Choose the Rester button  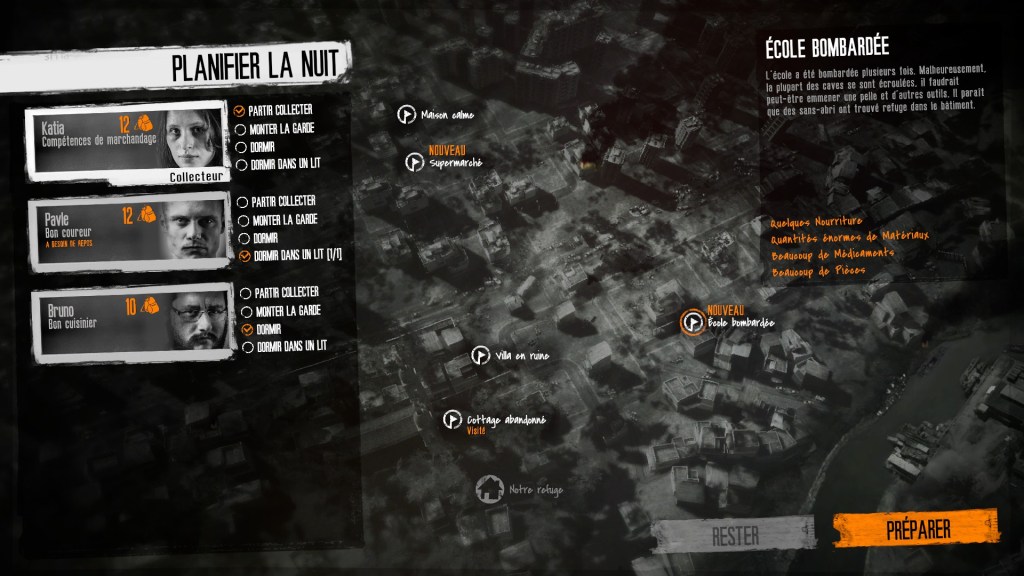point(733,535)
